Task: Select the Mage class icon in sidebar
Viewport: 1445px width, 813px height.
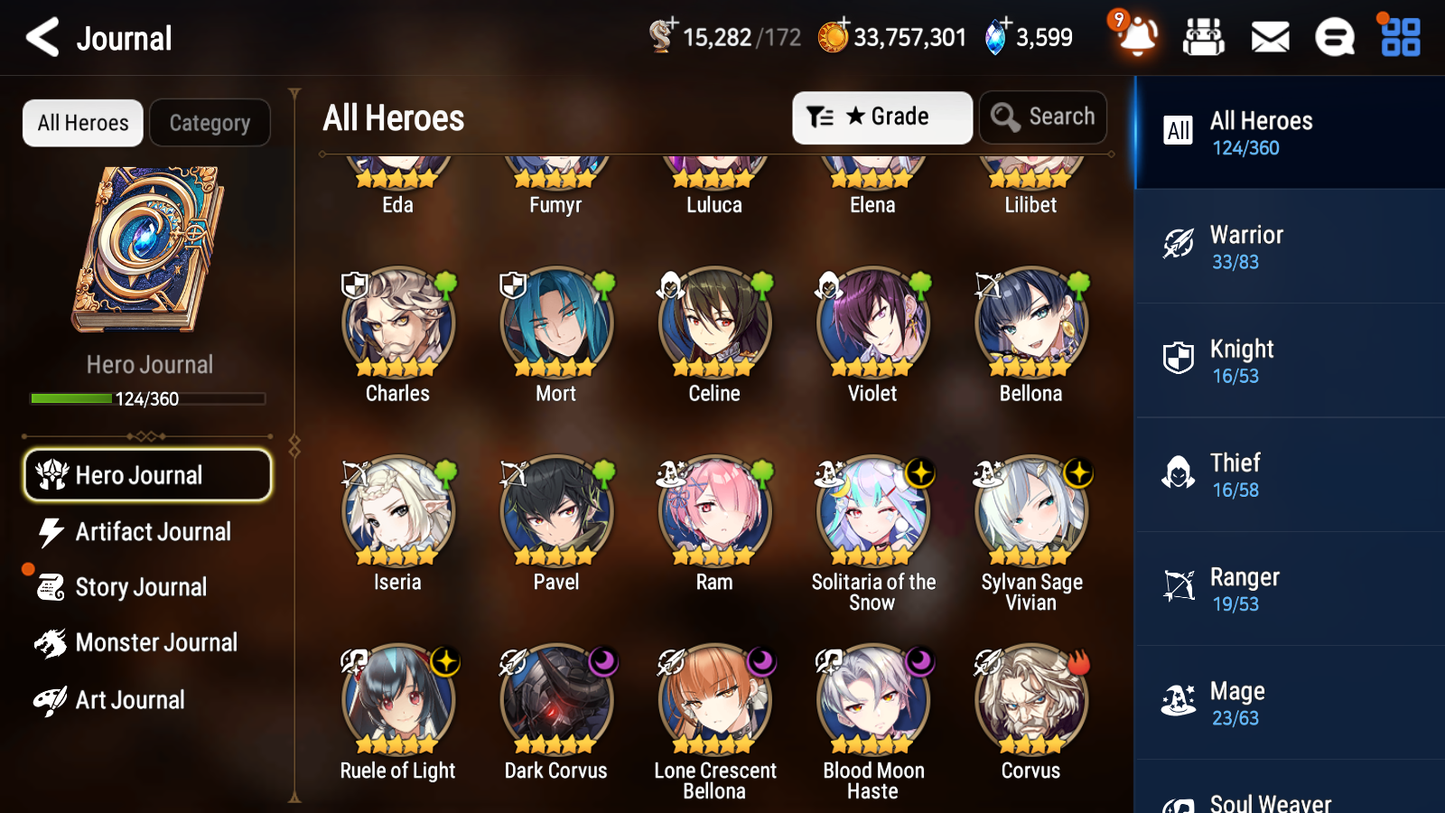Action: (1178, 701)
